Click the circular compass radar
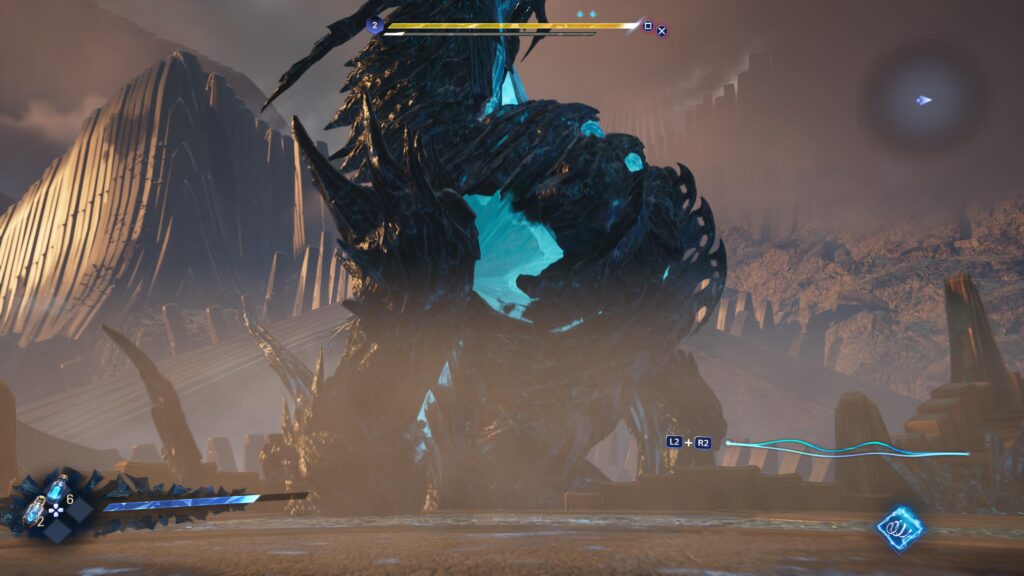This screenshot has height=576, width=1024. (923, 100)
